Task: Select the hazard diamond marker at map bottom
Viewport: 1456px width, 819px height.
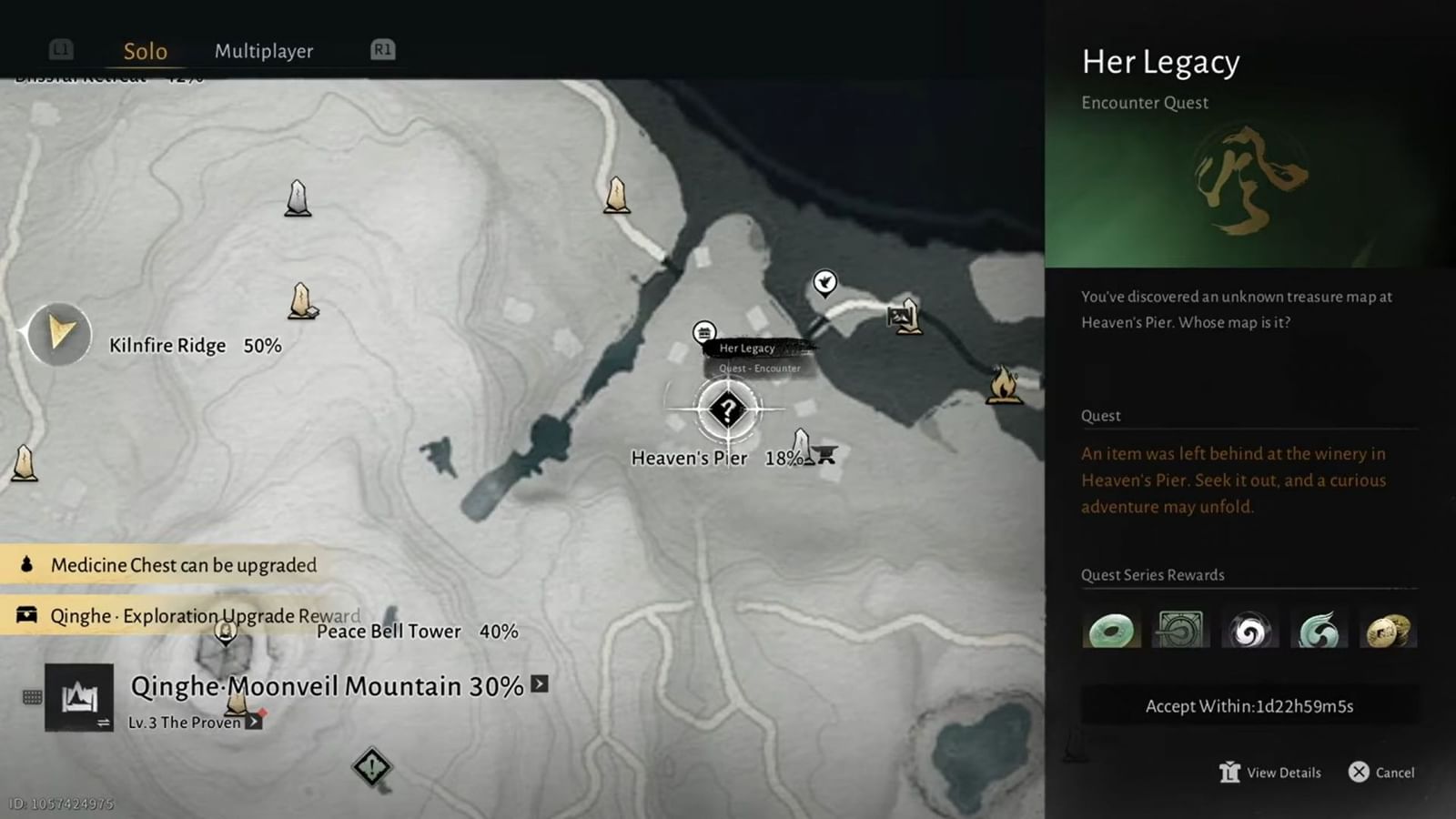Action: [370, 767]
